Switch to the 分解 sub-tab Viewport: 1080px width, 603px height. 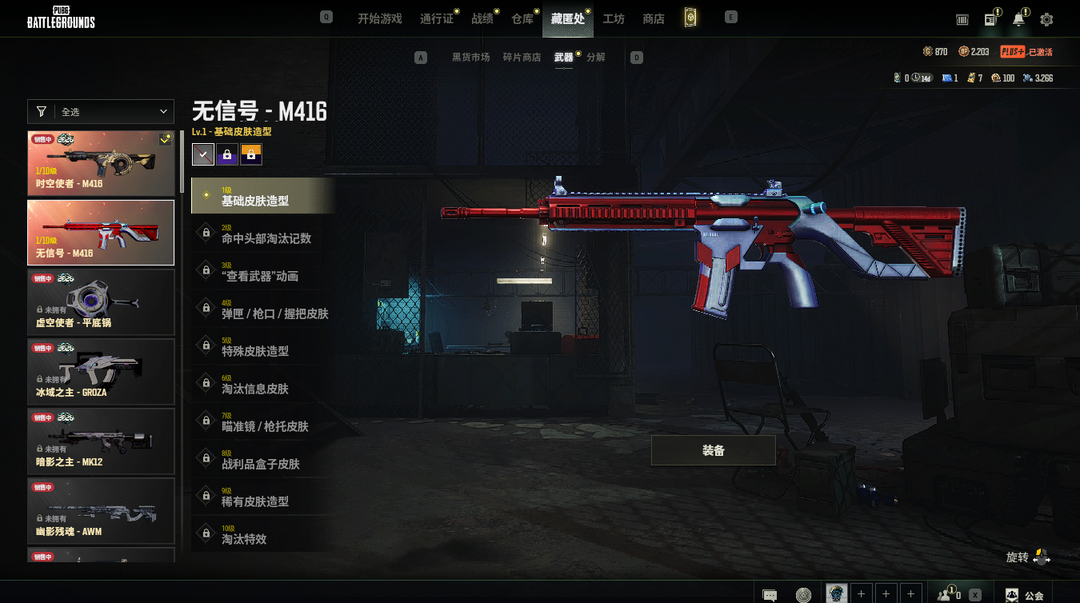tap(596, 58)
